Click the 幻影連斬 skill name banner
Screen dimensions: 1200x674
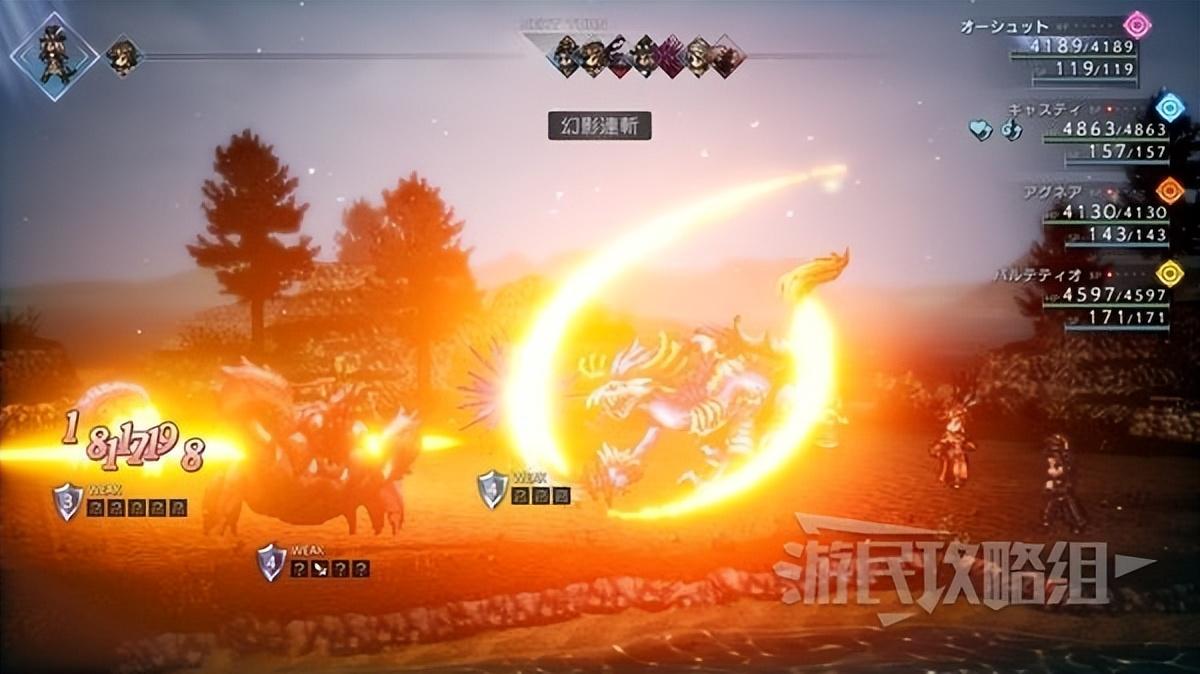600,126
